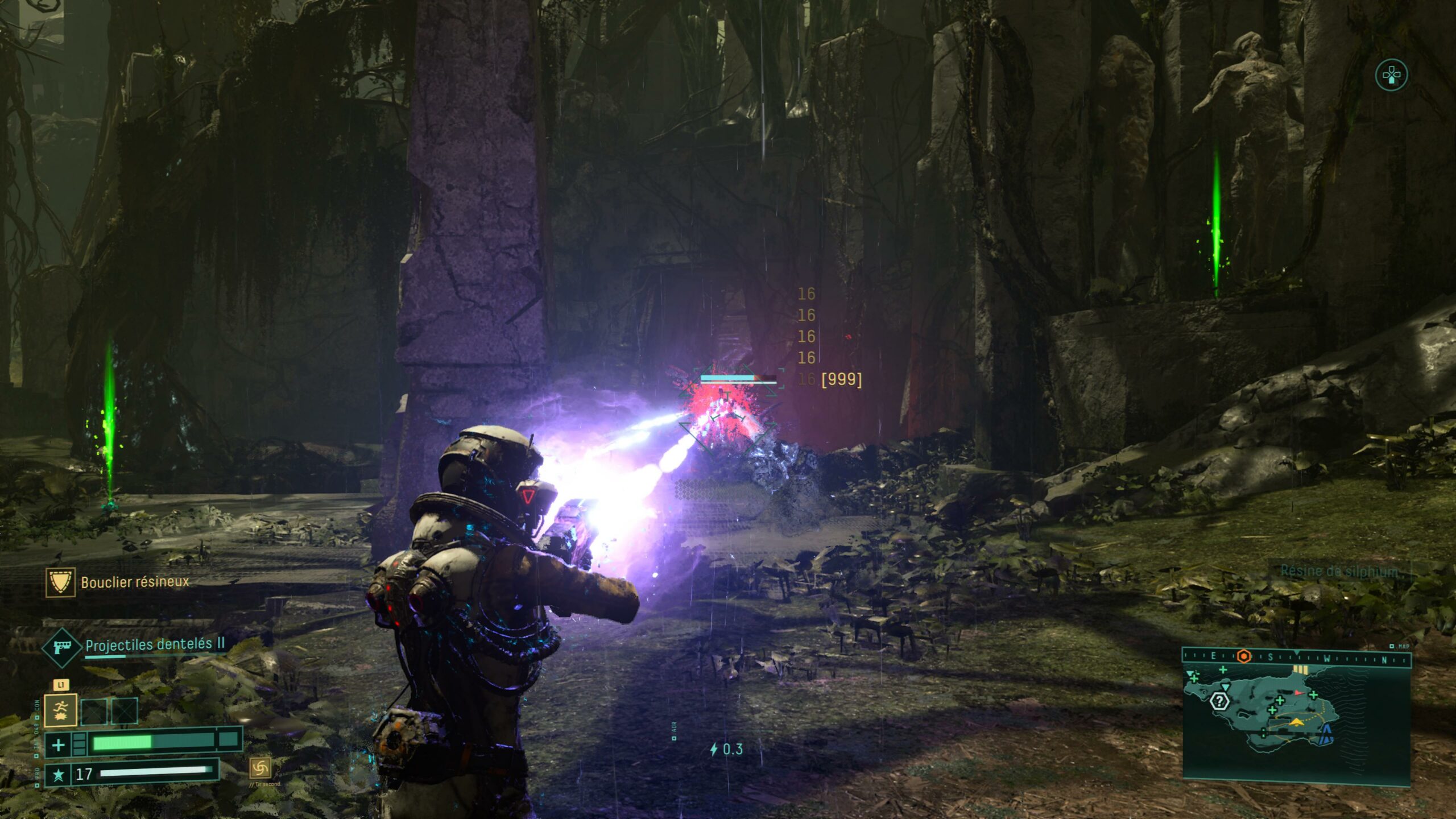Click the yellow player arrow on minimap
Viewport: 1456px width, 819px height.
[1296, 722]
